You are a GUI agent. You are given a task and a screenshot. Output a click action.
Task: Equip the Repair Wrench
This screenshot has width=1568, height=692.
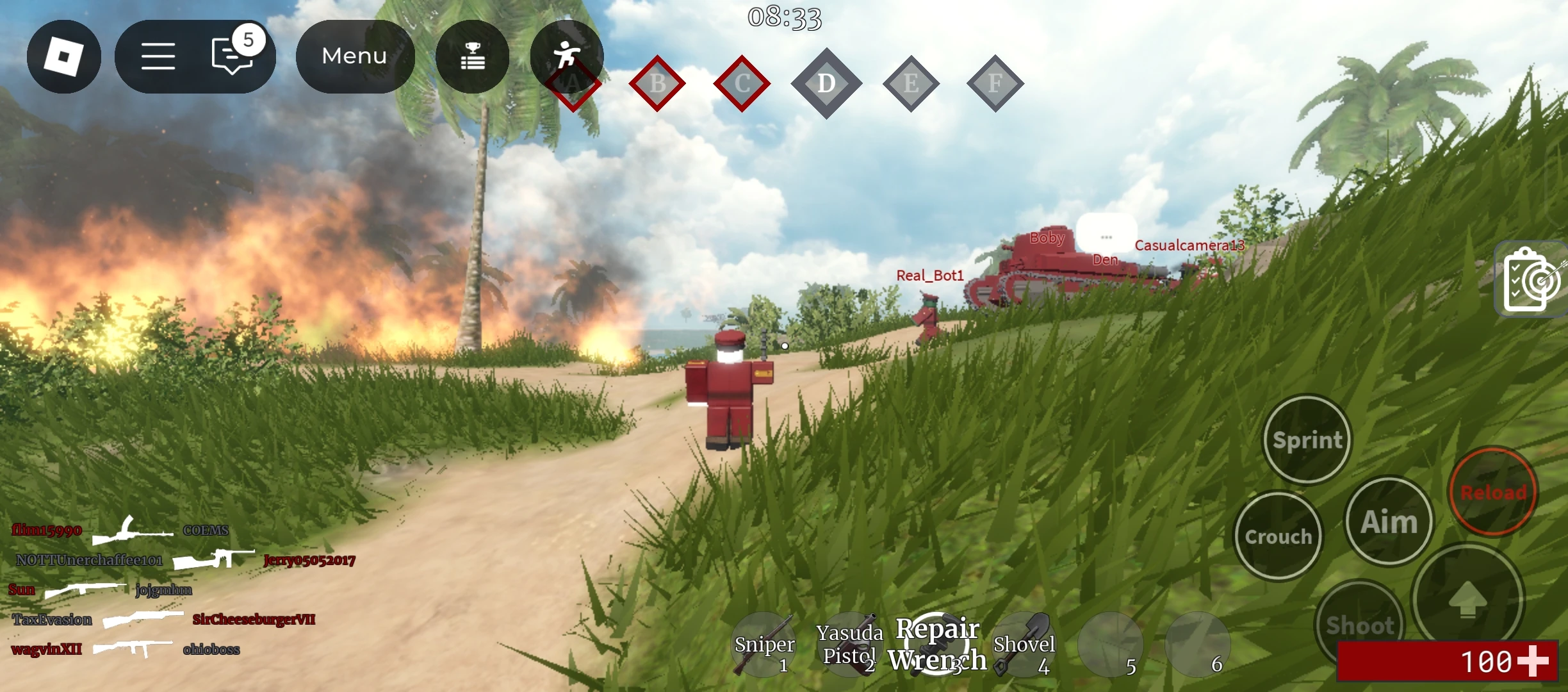936,644
